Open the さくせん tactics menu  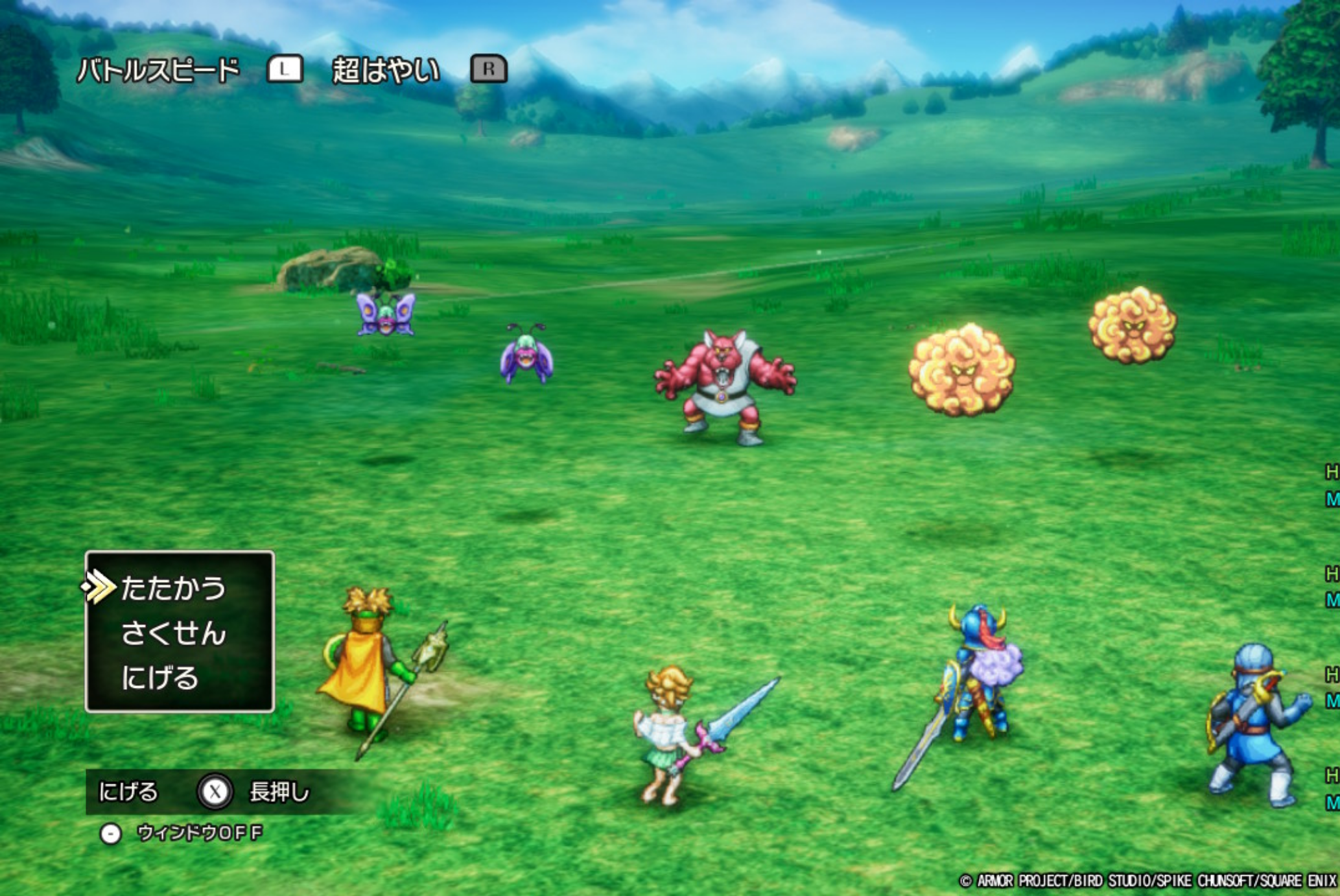(x=172, y=633)
